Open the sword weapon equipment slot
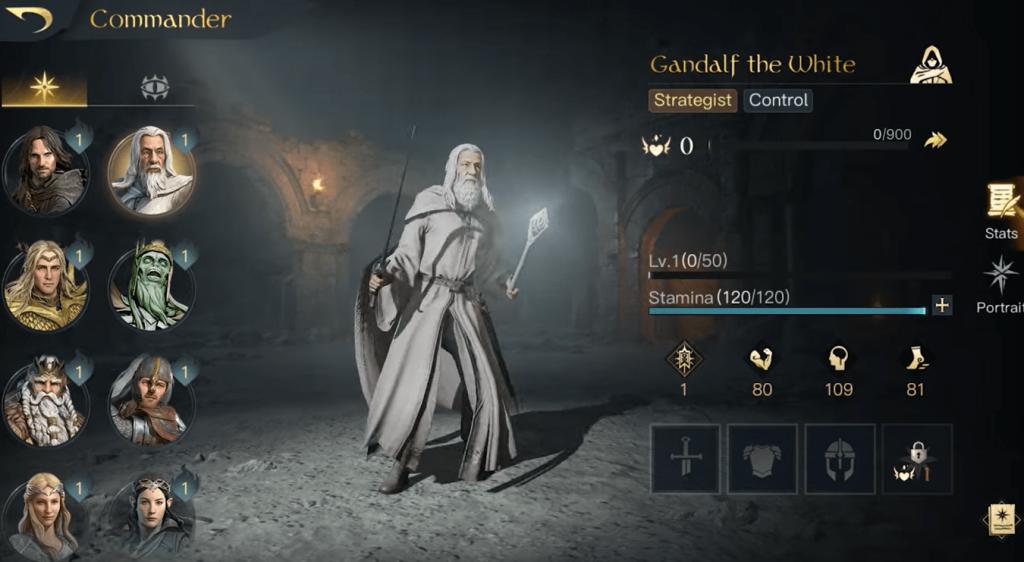The width and height of the screenshot is (1024, 562). click(x=685, y=459)
